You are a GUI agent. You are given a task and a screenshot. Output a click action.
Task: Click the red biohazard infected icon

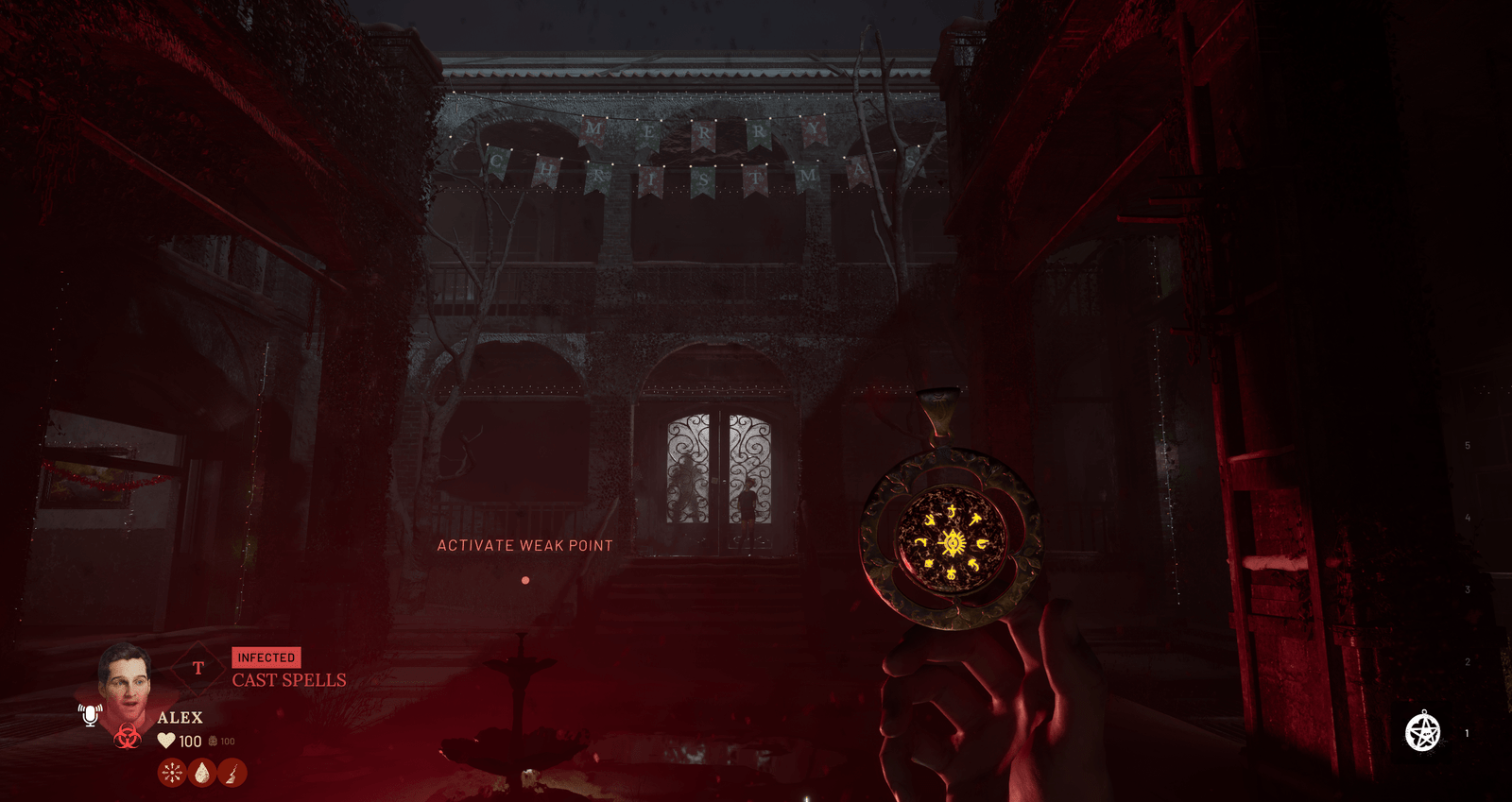click(128, 736)
